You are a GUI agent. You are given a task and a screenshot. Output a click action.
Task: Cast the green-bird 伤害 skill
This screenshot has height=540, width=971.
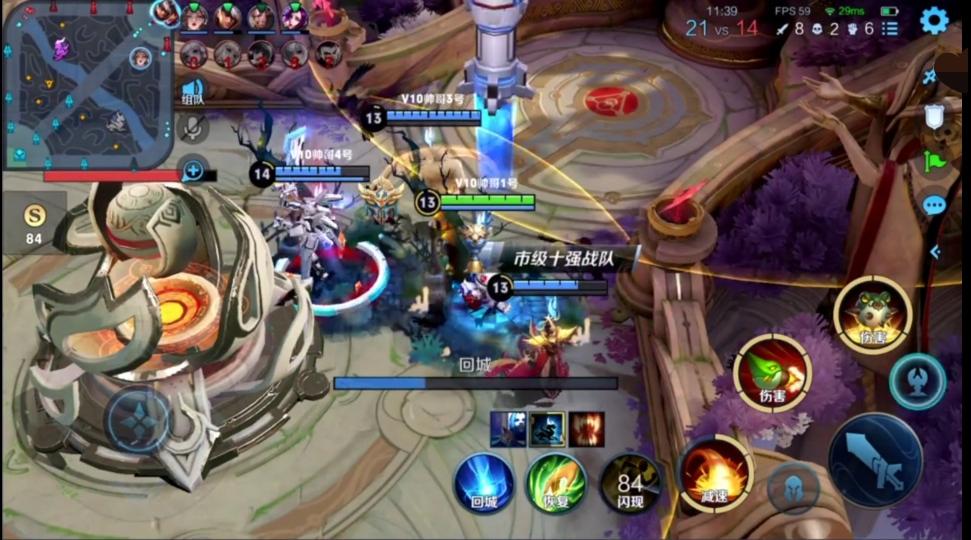pos(772,373)
